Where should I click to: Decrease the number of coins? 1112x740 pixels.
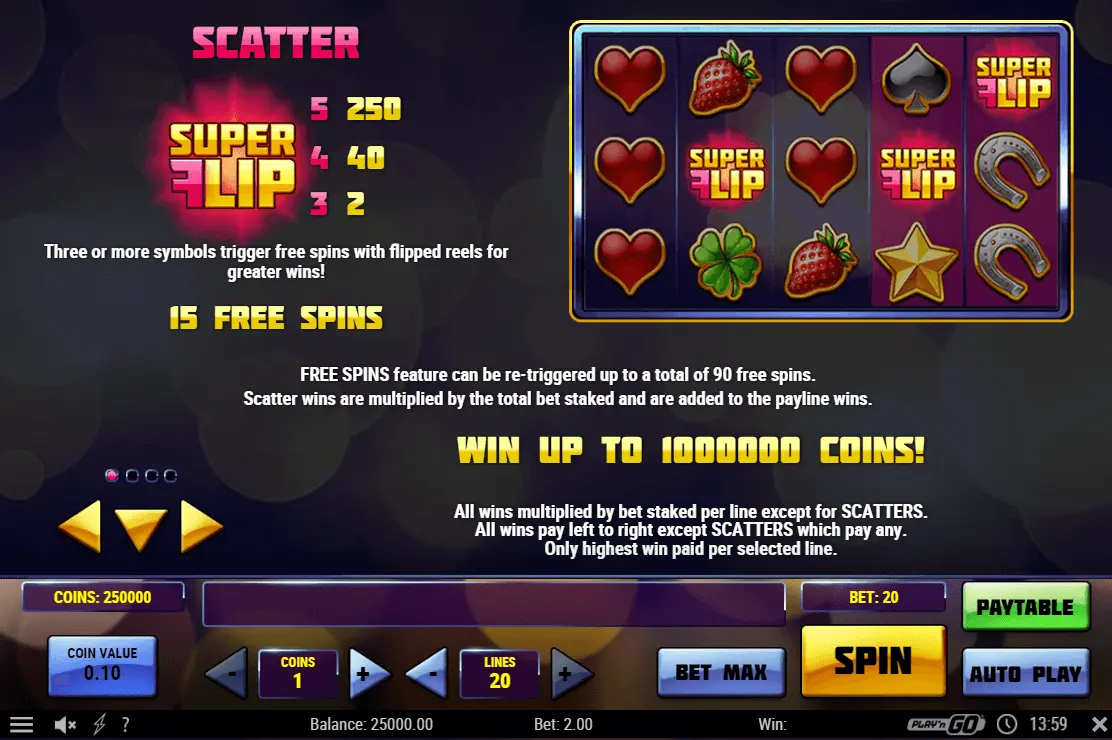tap(228, 675)
